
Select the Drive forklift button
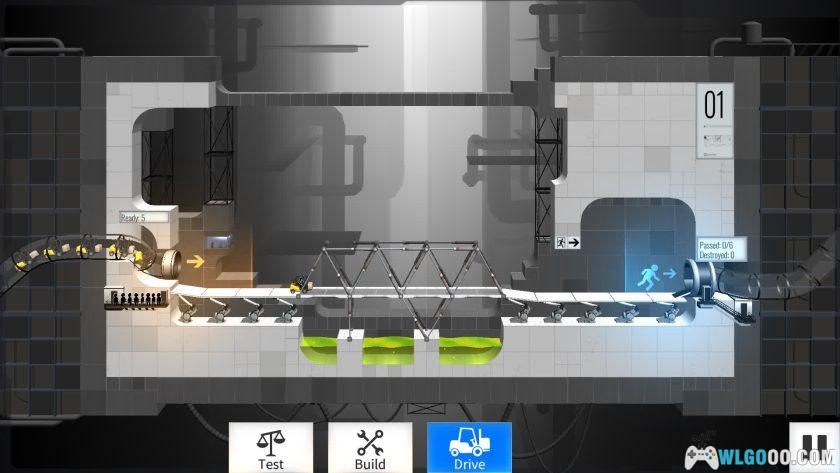click(x=469, y=447)
